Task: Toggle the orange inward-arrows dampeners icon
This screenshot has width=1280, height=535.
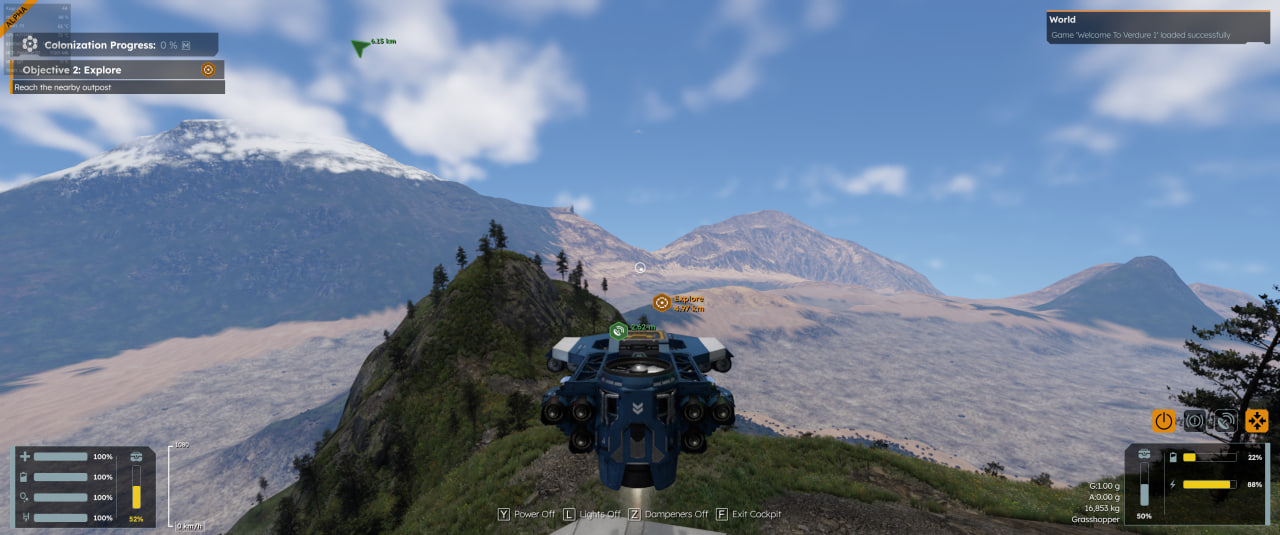Action: (x=1256, y=421)
